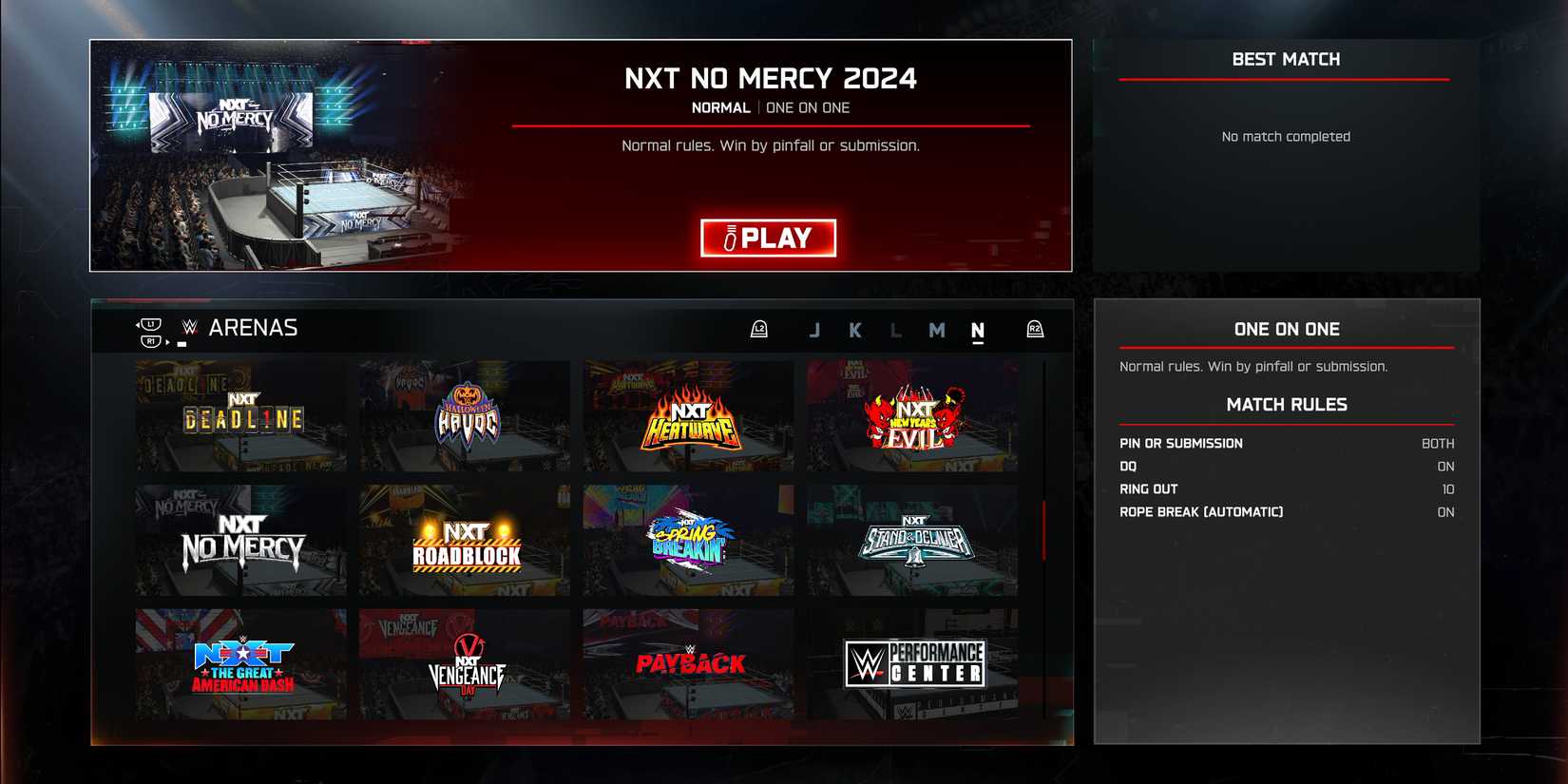Click the L1 shoulder button icon

[x=150, y=325]
